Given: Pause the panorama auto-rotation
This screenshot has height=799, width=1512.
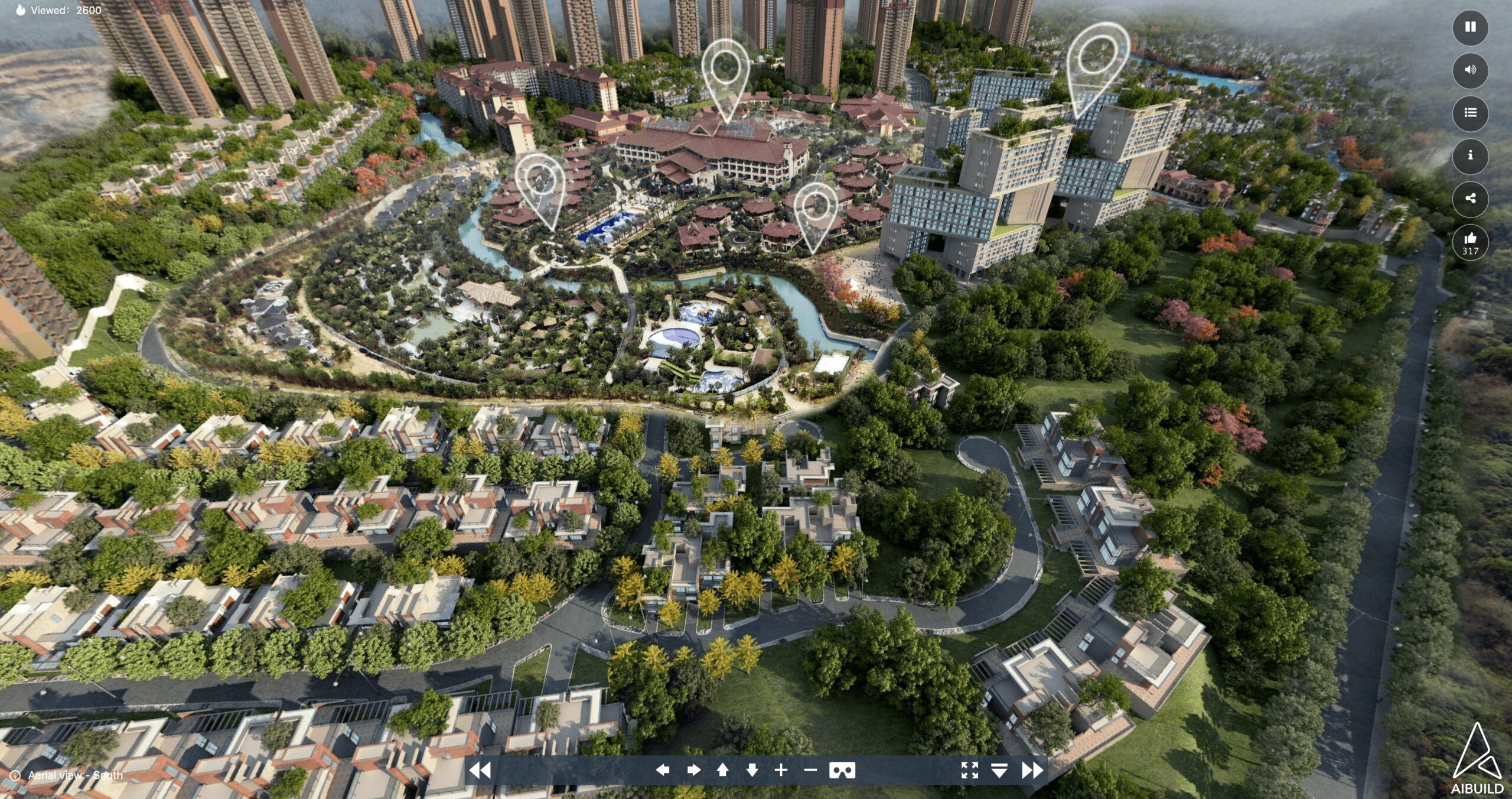Looking at the screenshot, I should coord(1470,27).
